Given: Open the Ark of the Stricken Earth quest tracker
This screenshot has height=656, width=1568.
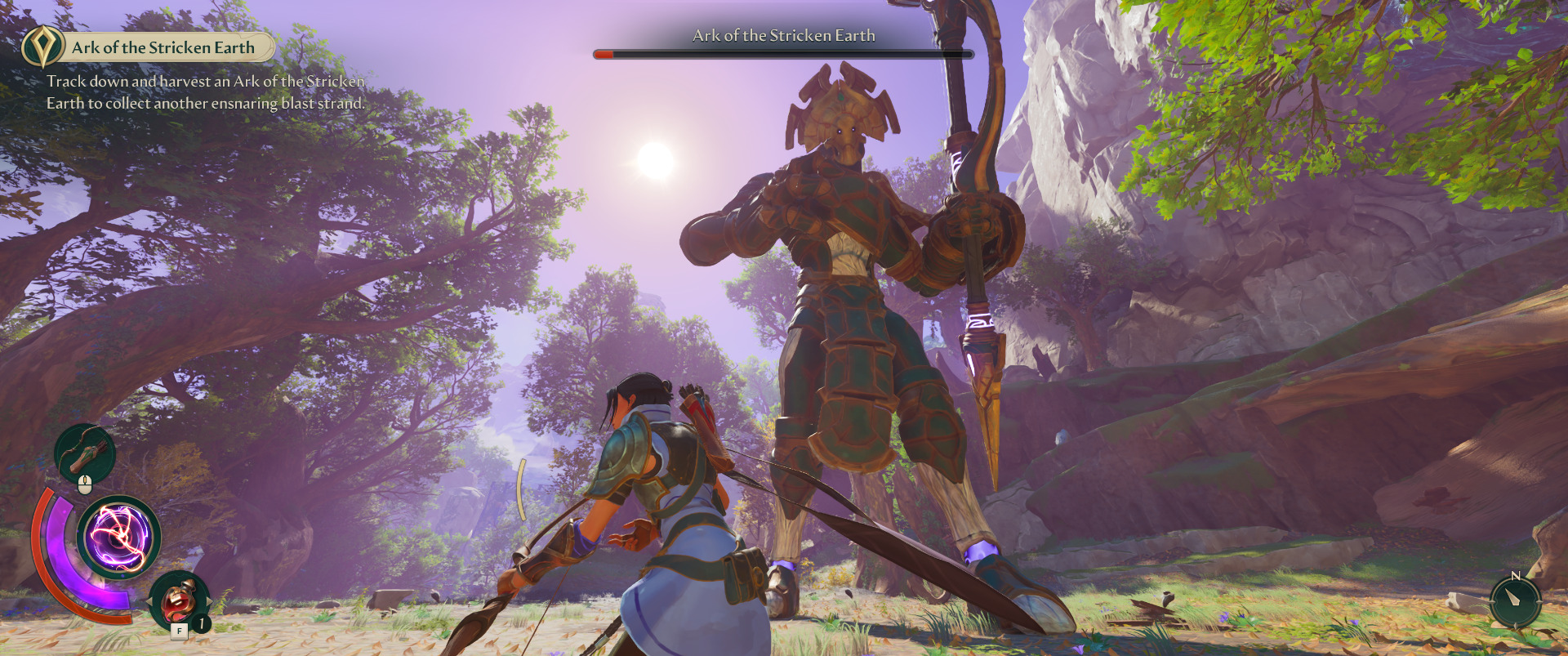Looking at the screenshot, I should coord(163,47).
